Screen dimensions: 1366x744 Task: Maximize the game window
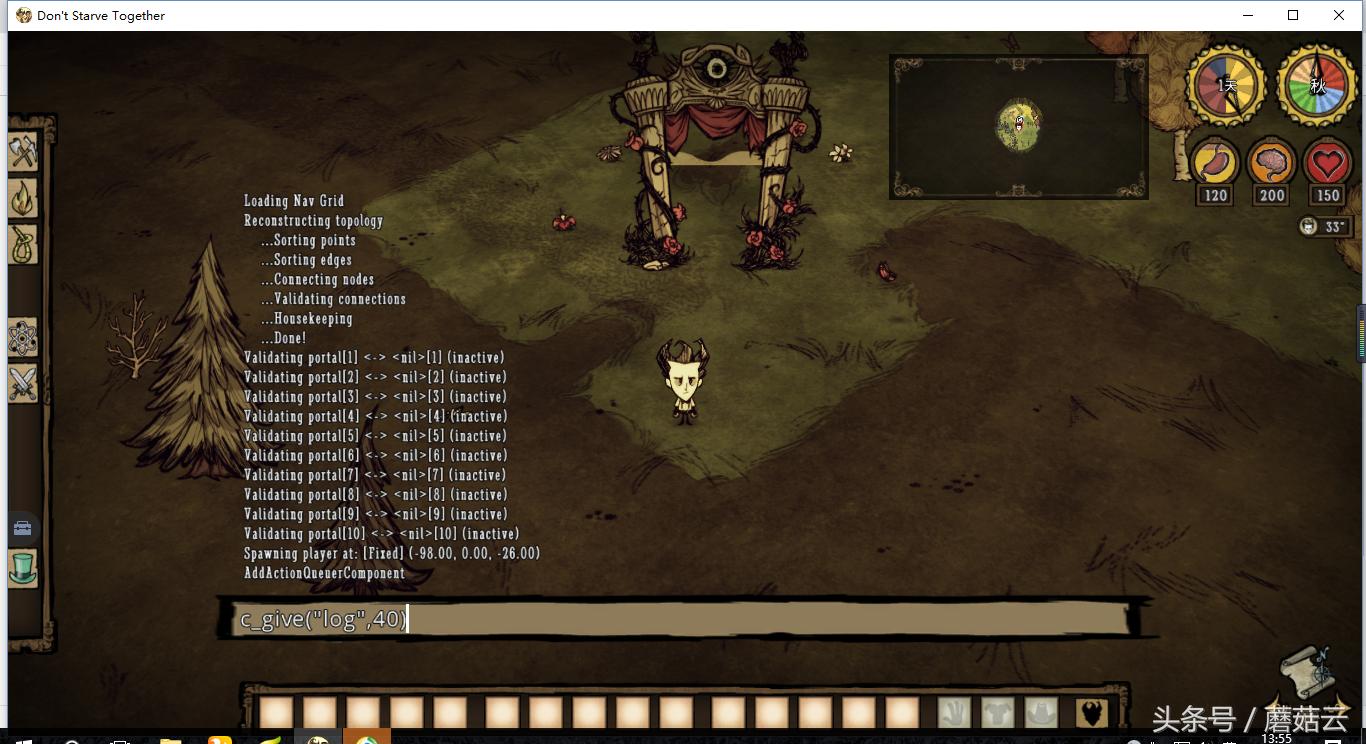point(1293,15)
